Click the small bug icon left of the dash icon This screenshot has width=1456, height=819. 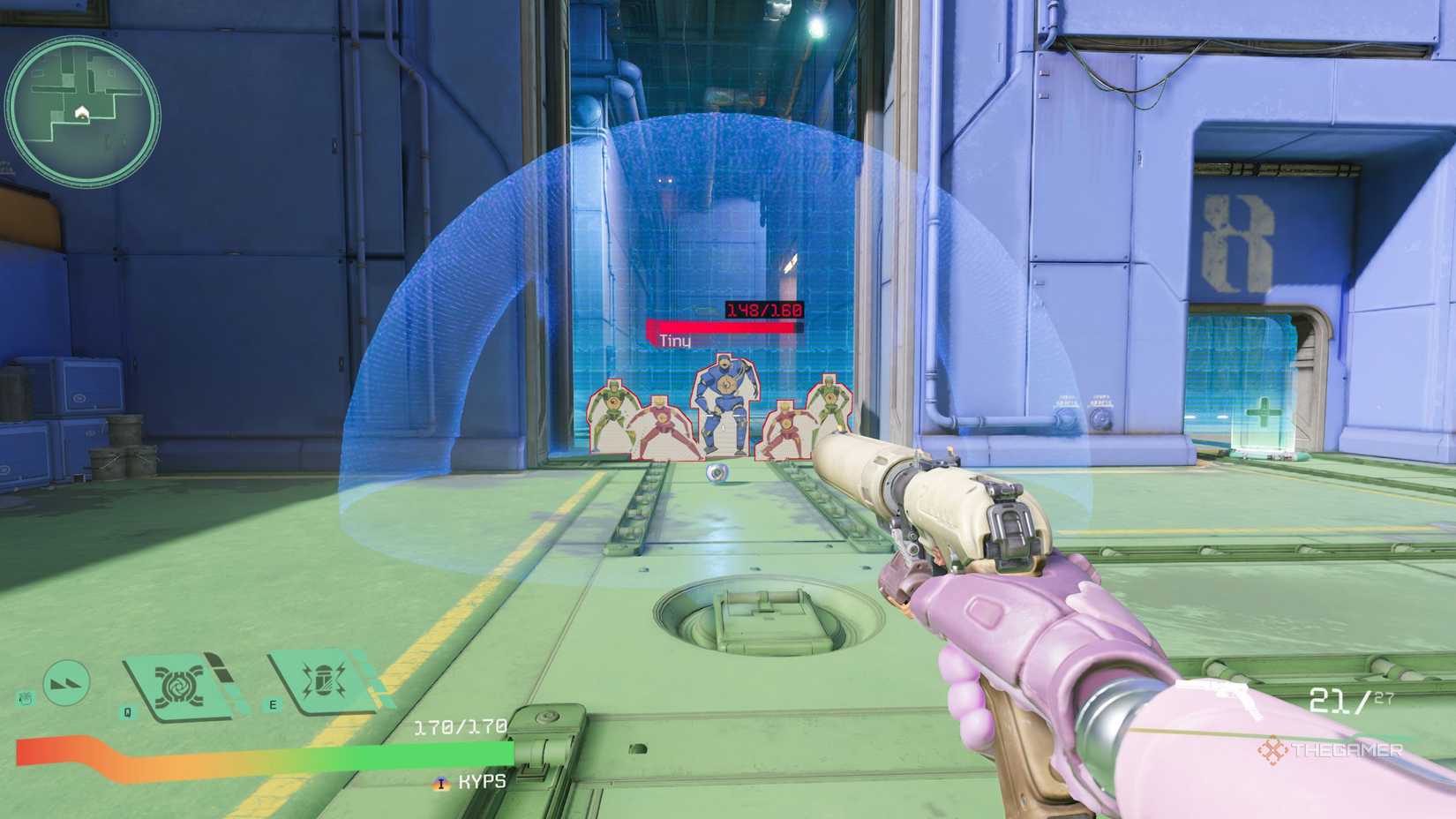click(26, 696)
